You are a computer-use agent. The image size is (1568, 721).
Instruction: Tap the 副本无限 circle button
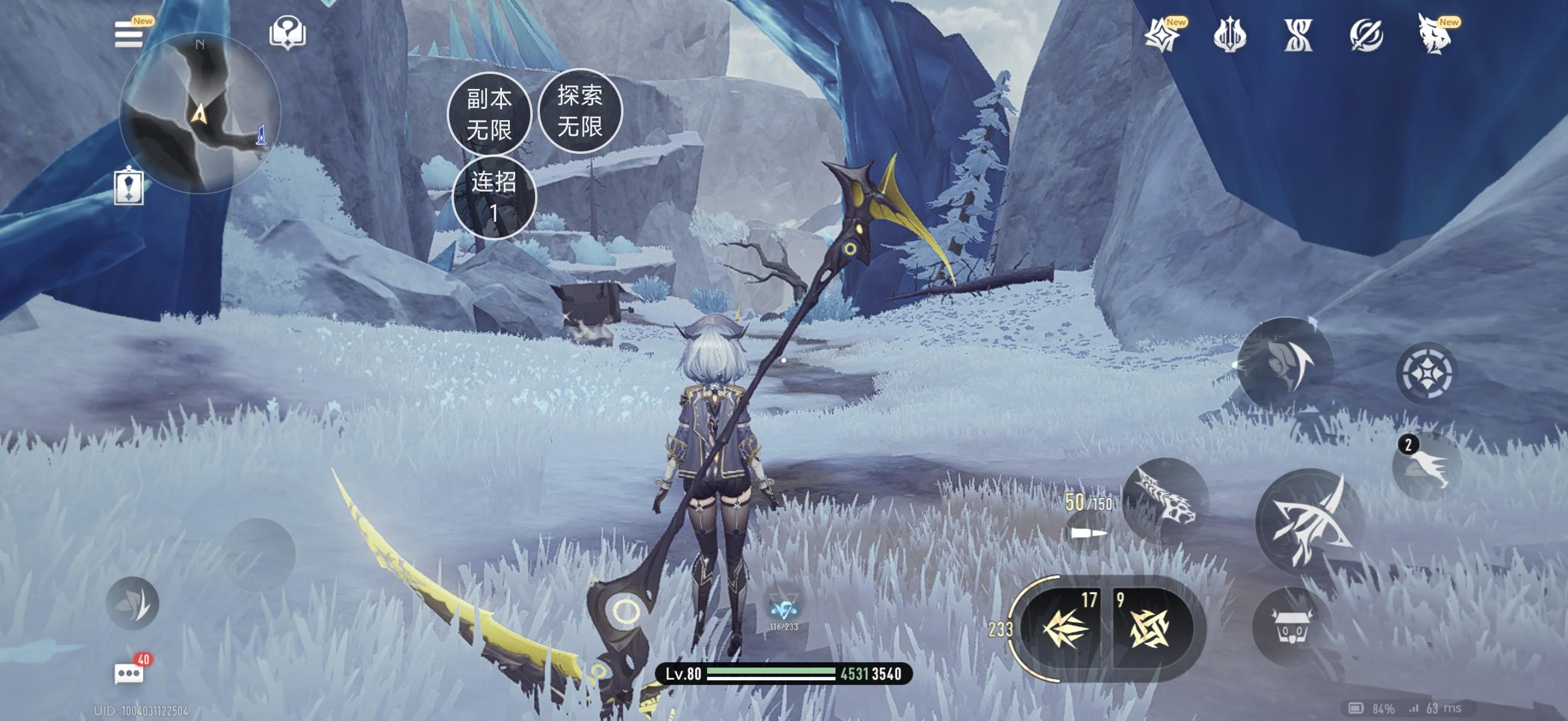pos(489,114)
